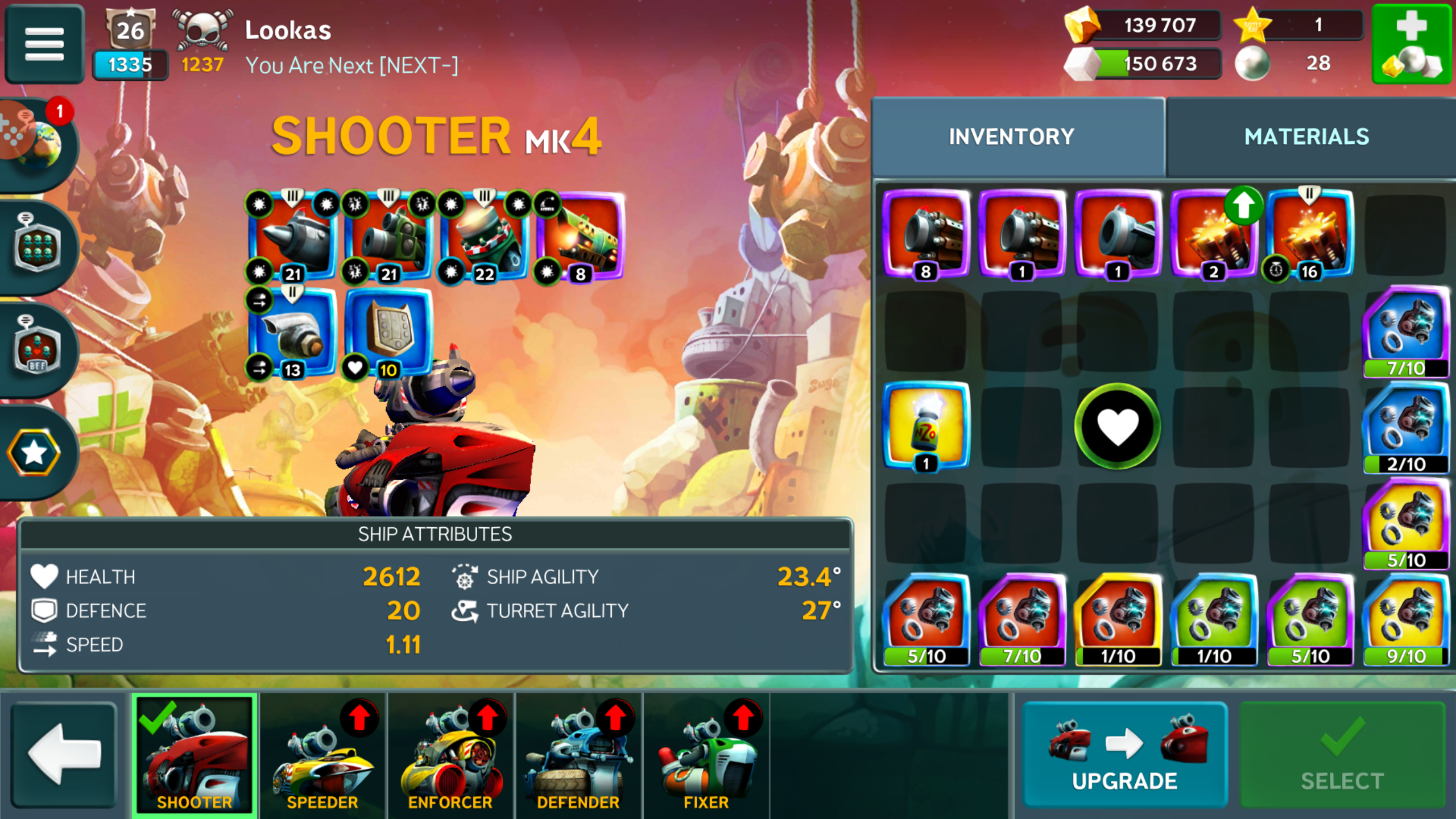Image resolution: width=1456 pixels, height=819 pixels.
Task: Upgrade the Shooter ship
Action: pos(1124,755)
